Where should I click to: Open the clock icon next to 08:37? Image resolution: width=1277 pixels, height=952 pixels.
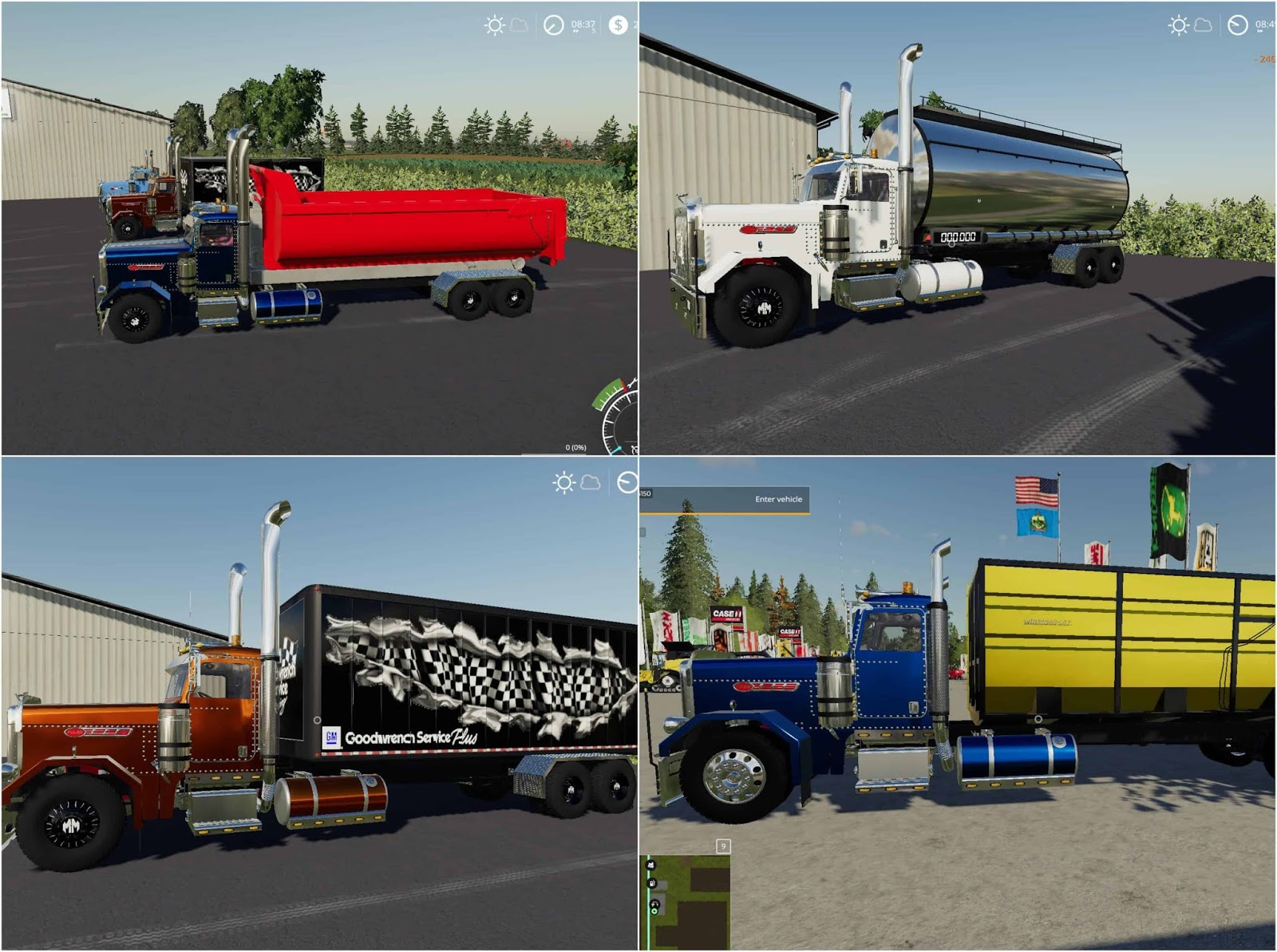[x=554, y=25]
